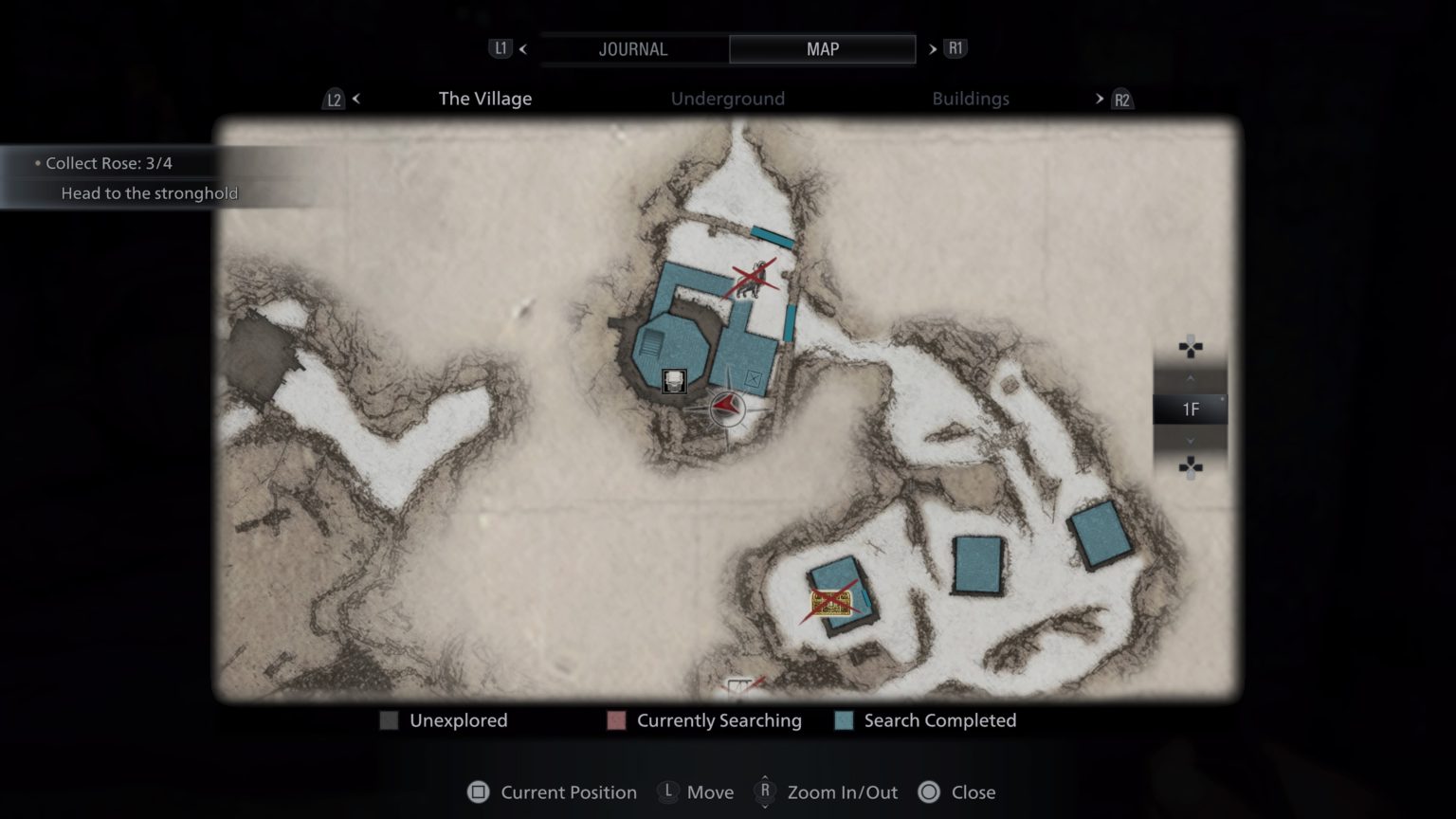Click the down arrow below the 1F indicator

point(1191,440)
